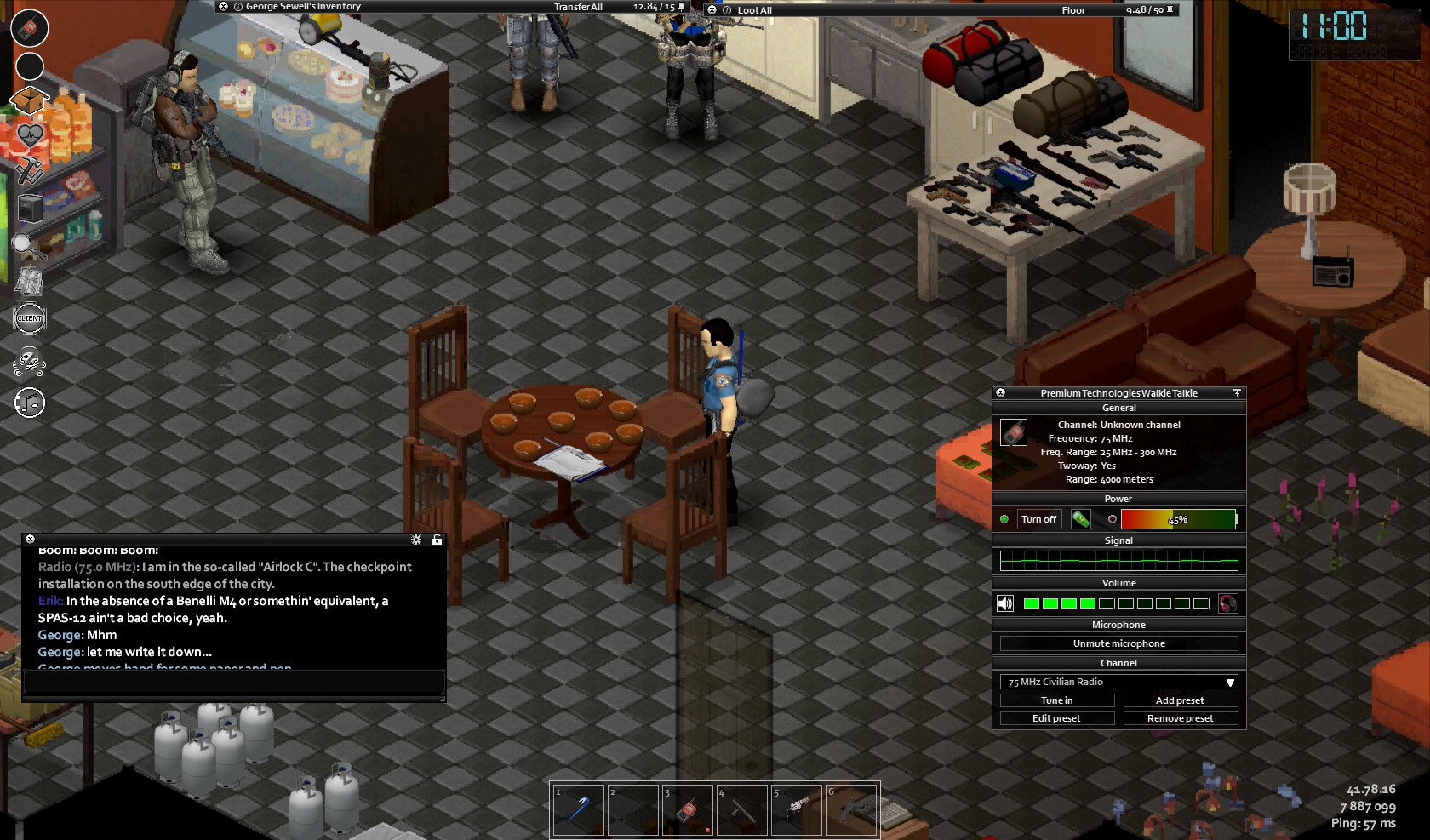Select the walkie talkie hotbar slot
The height and width of the screenshot is (840, 1430).
(688, 809)
